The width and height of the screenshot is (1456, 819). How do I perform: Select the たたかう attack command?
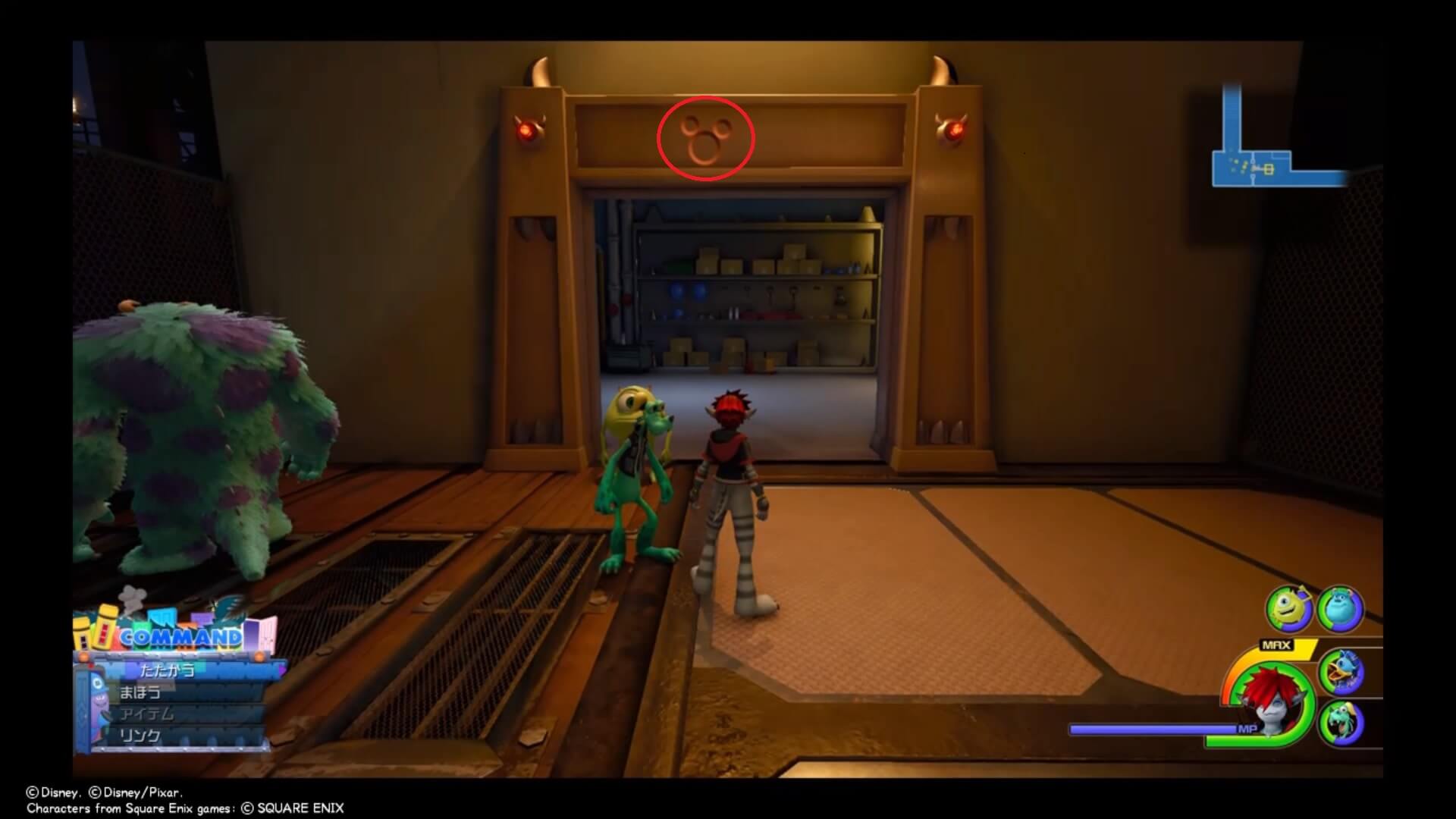[x=168, y=670]
